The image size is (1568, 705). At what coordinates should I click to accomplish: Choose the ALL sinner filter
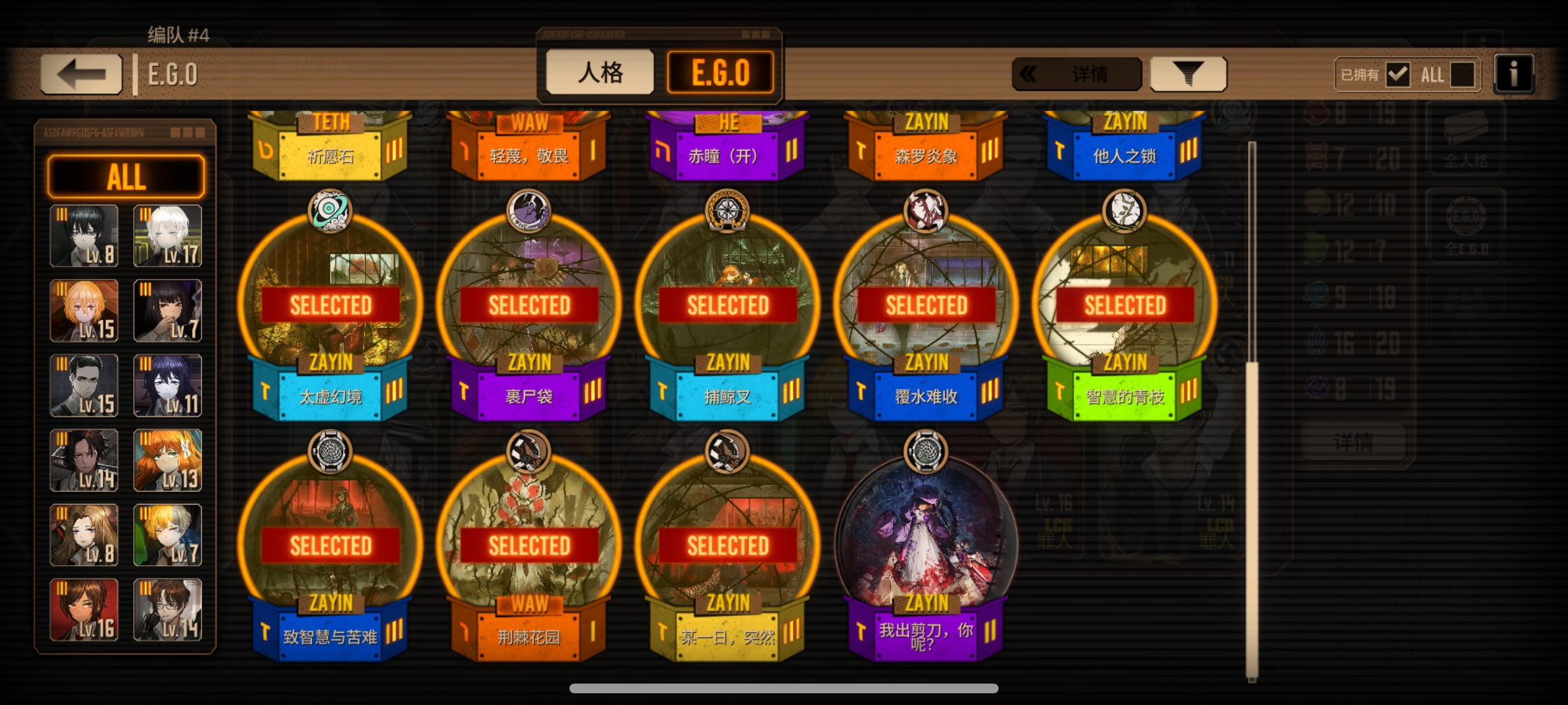pos(126,176)
